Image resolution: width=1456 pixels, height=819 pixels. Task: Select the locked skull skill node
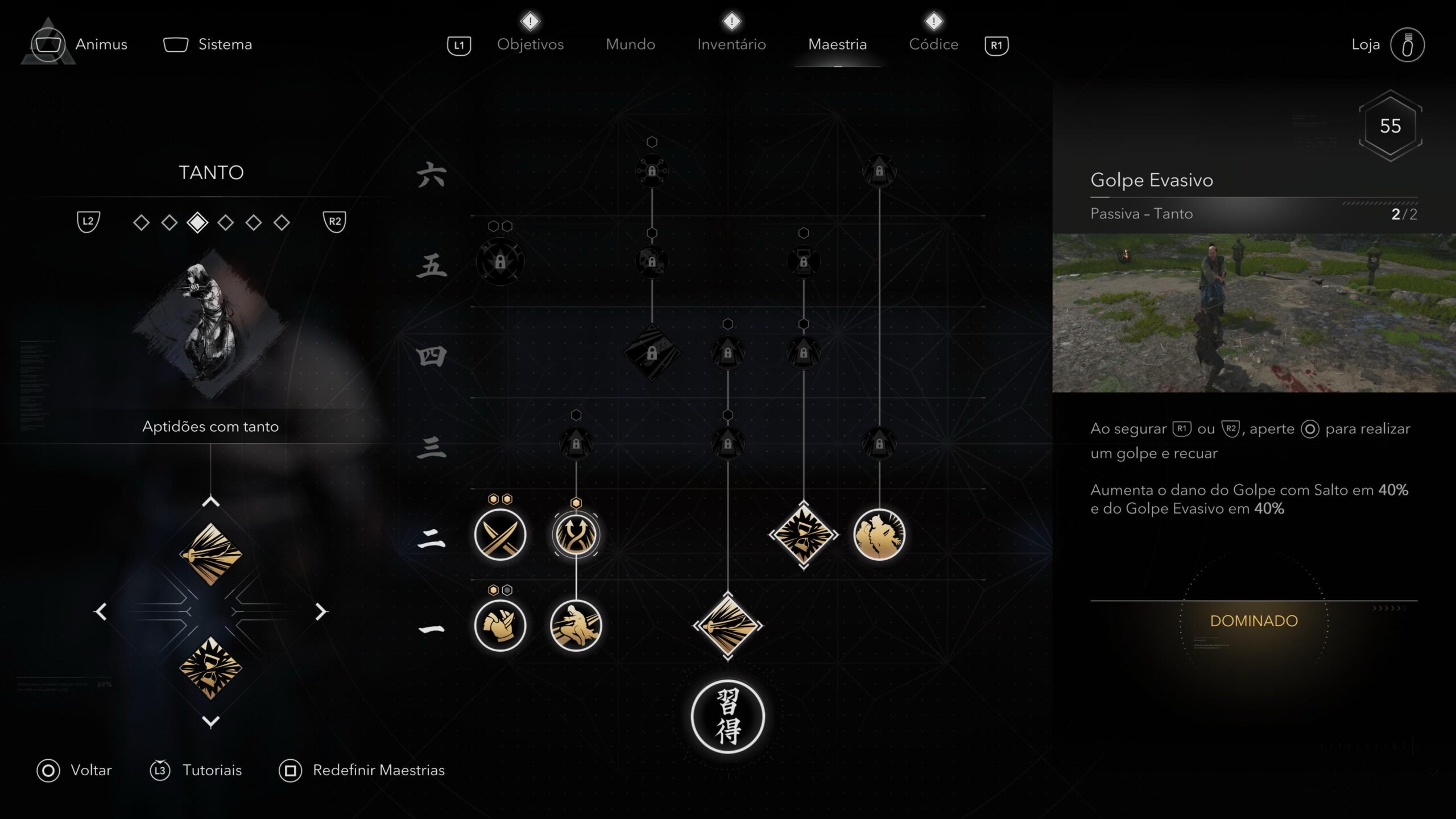(x=652, y=262)
